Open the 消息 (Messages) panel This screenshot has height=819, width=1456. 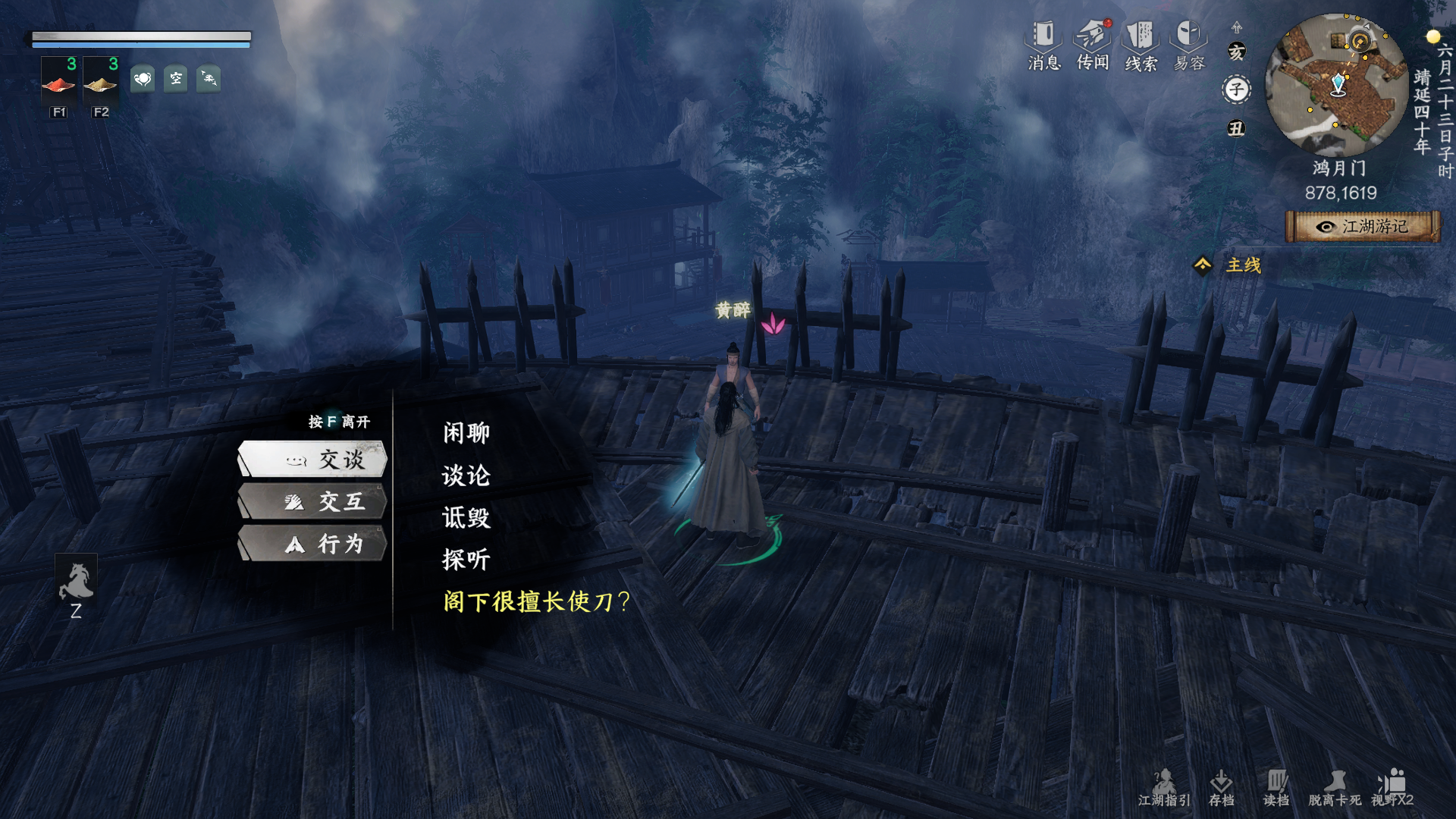tap(1042, 45)
